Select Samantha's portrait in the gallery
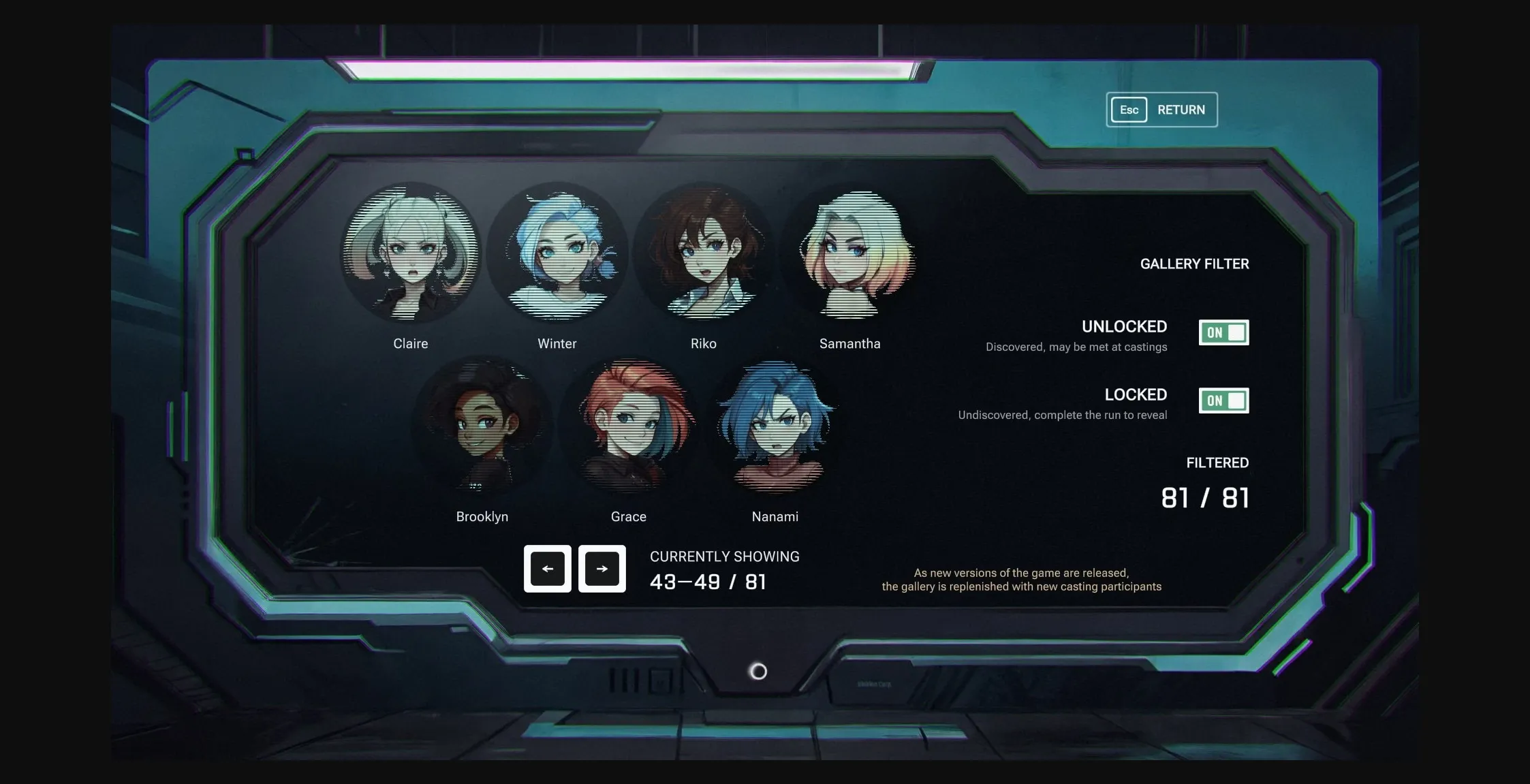Image resolution: width=1530 pixels, height=784 pixels. click(x=851, y=255)
